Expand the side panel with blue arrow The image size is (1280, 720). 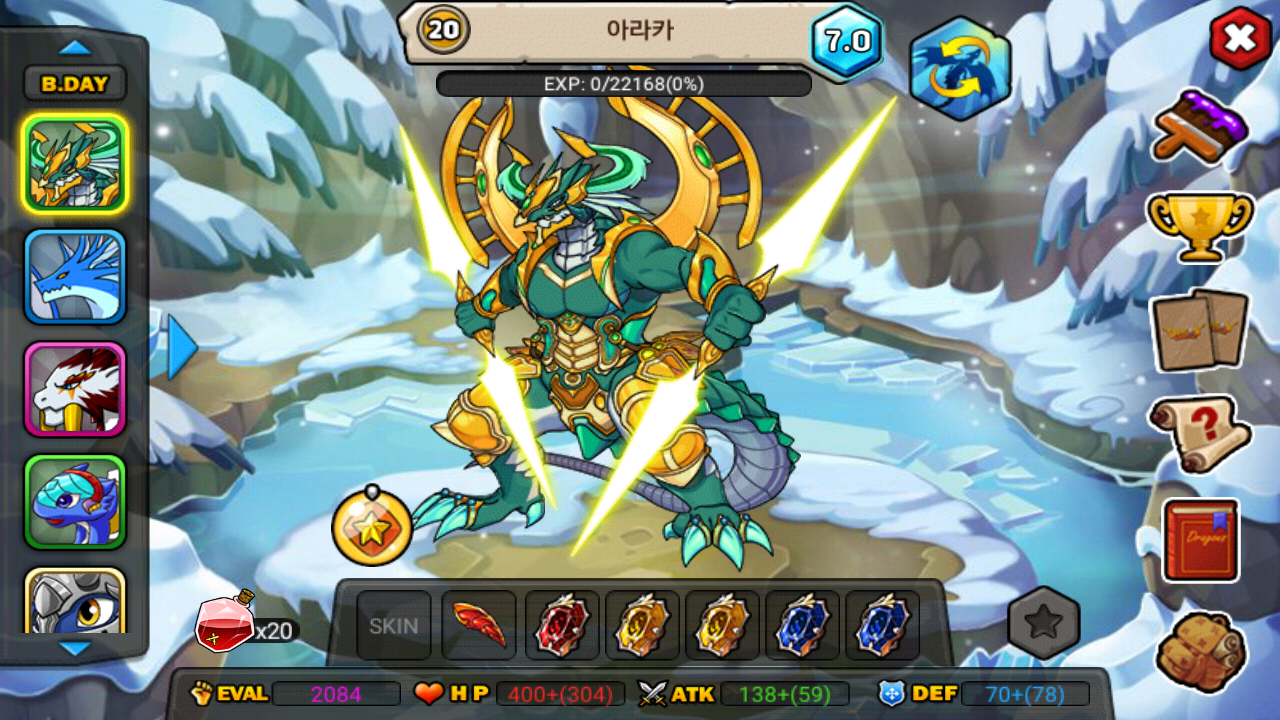[182, 347]
